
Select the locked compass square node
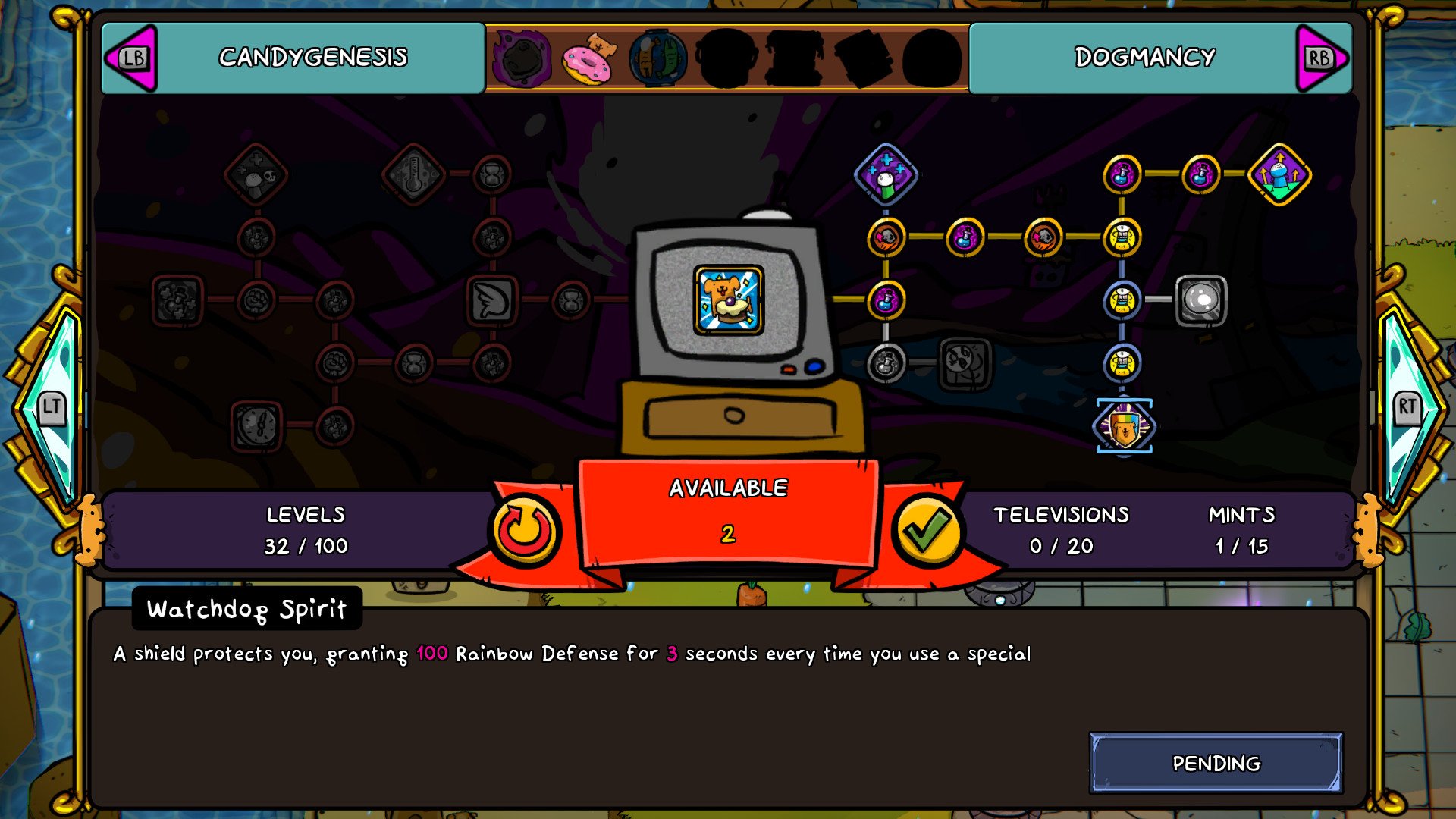pos(256,426)
